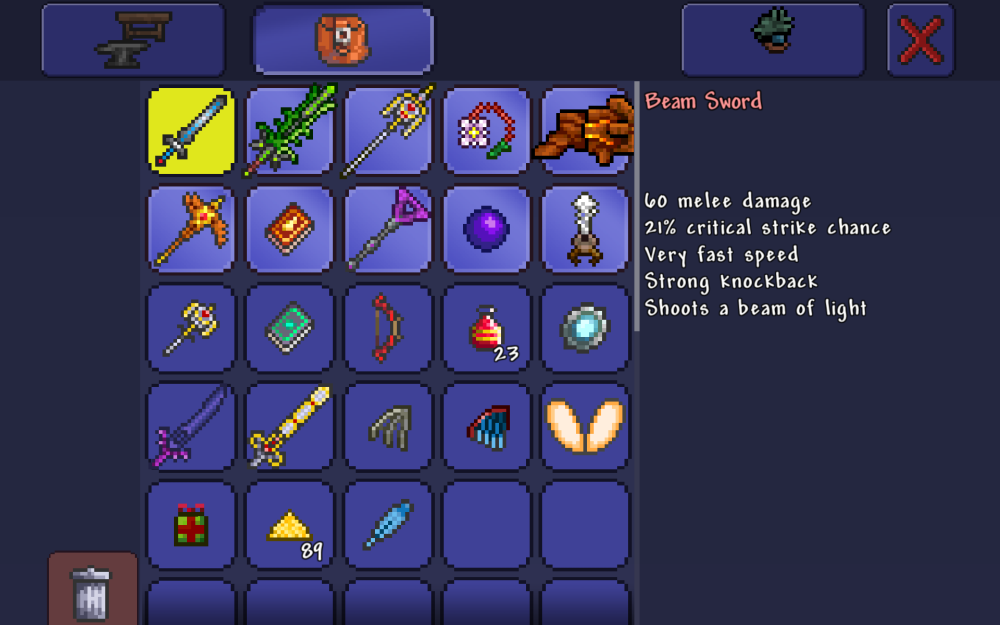Pick the red bow slot

pos(388,328)
